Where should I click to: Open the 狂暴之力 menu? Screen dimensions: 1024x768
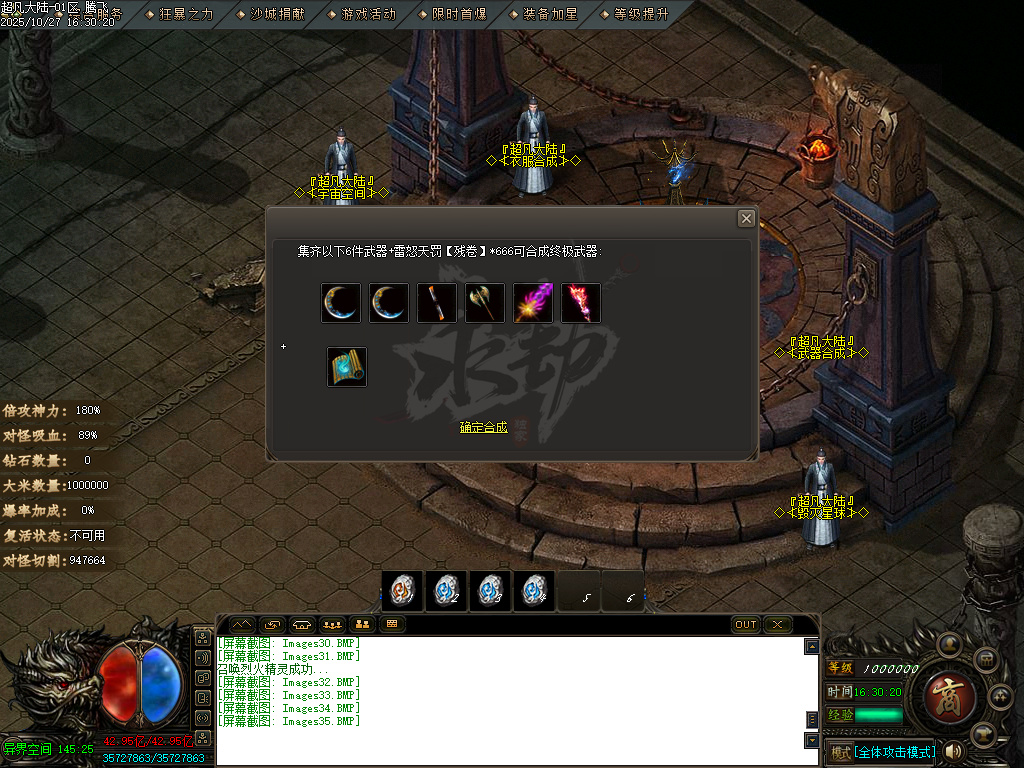click(x=186, y=14)
